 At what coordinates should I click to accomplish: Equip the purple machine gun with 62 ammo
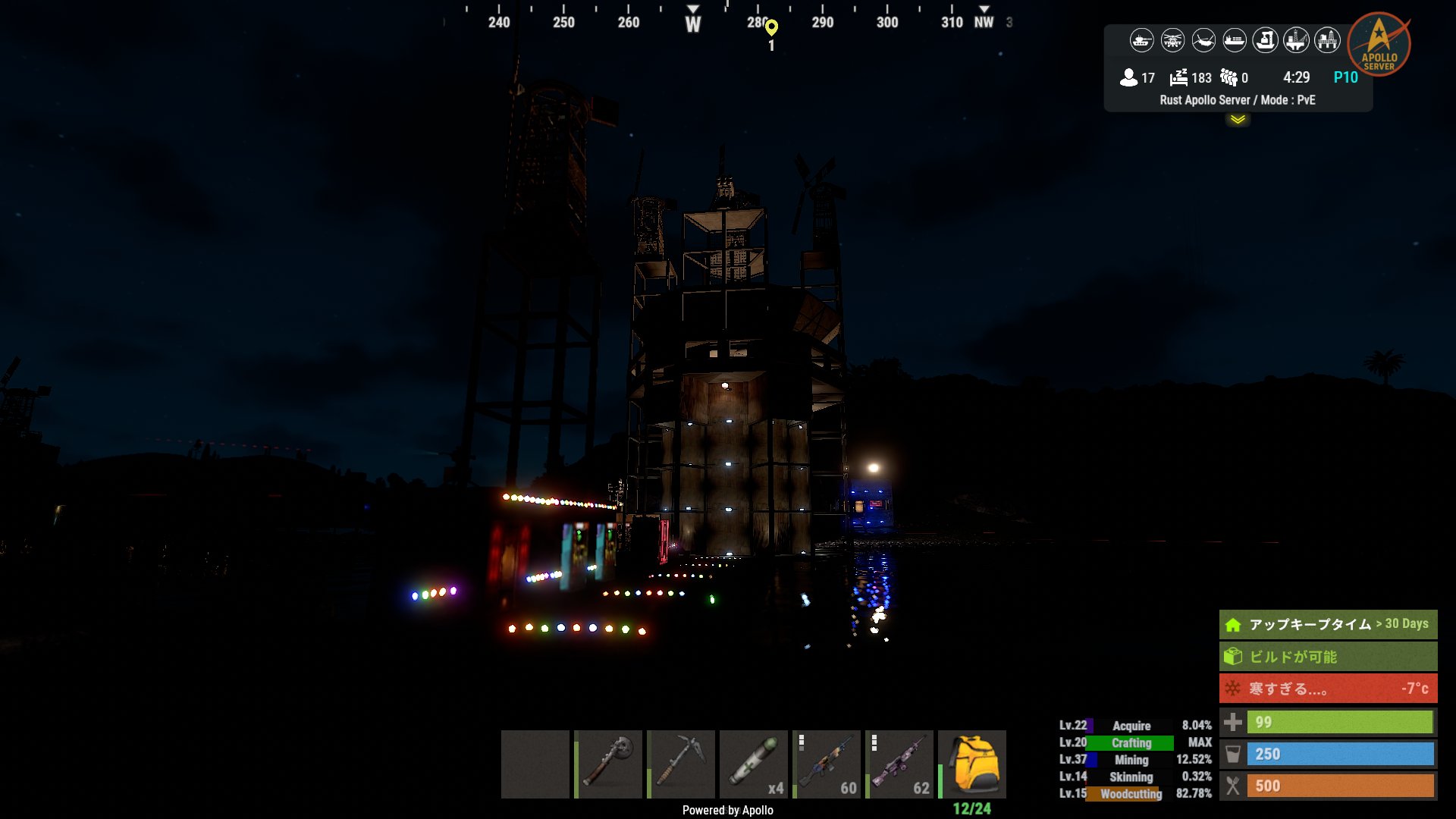[899, 764]
